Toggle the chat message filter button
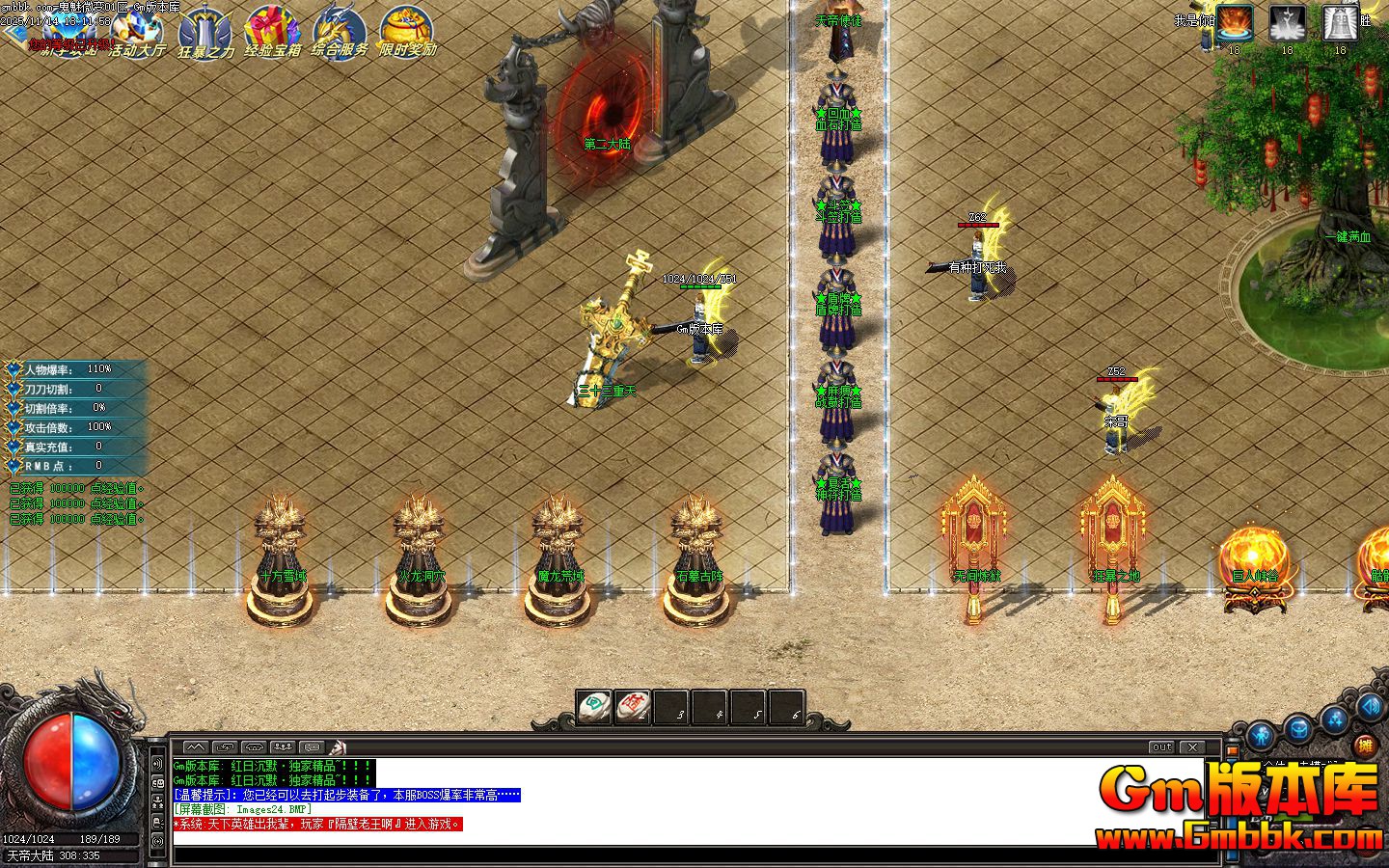This screenshot has width=1389, height=868. click(x=311, y=746)
